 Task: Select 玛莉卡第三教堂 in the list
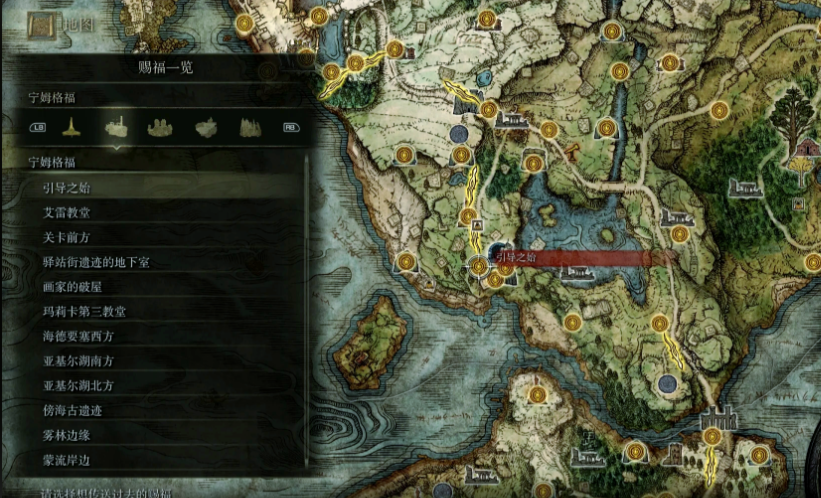coord(84,311)
